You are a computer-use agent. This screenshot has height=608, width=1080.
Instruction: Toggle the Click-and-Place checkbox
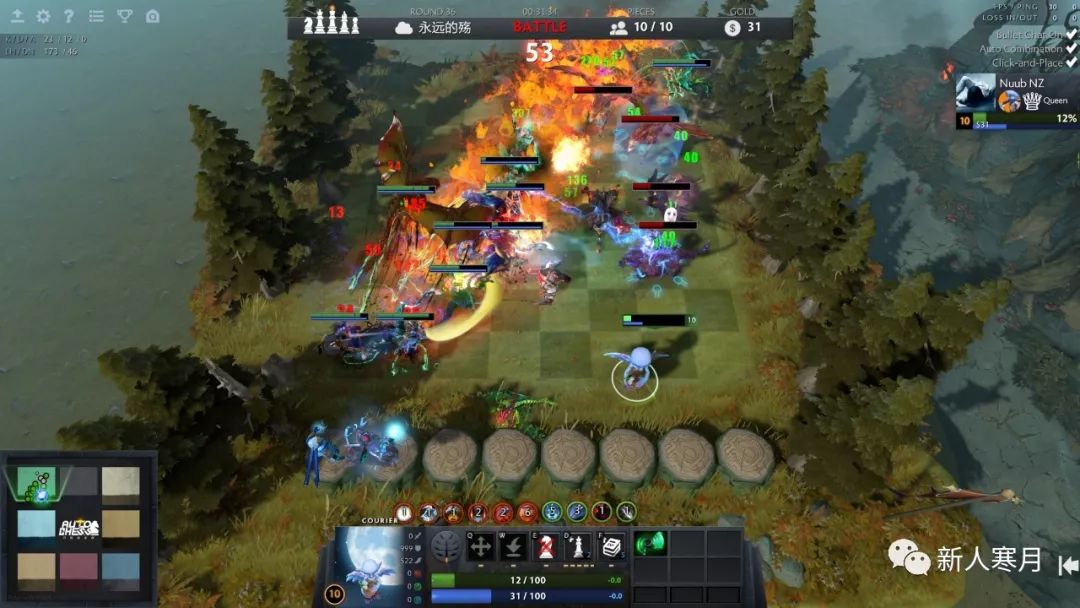[x=1071, y=63]
